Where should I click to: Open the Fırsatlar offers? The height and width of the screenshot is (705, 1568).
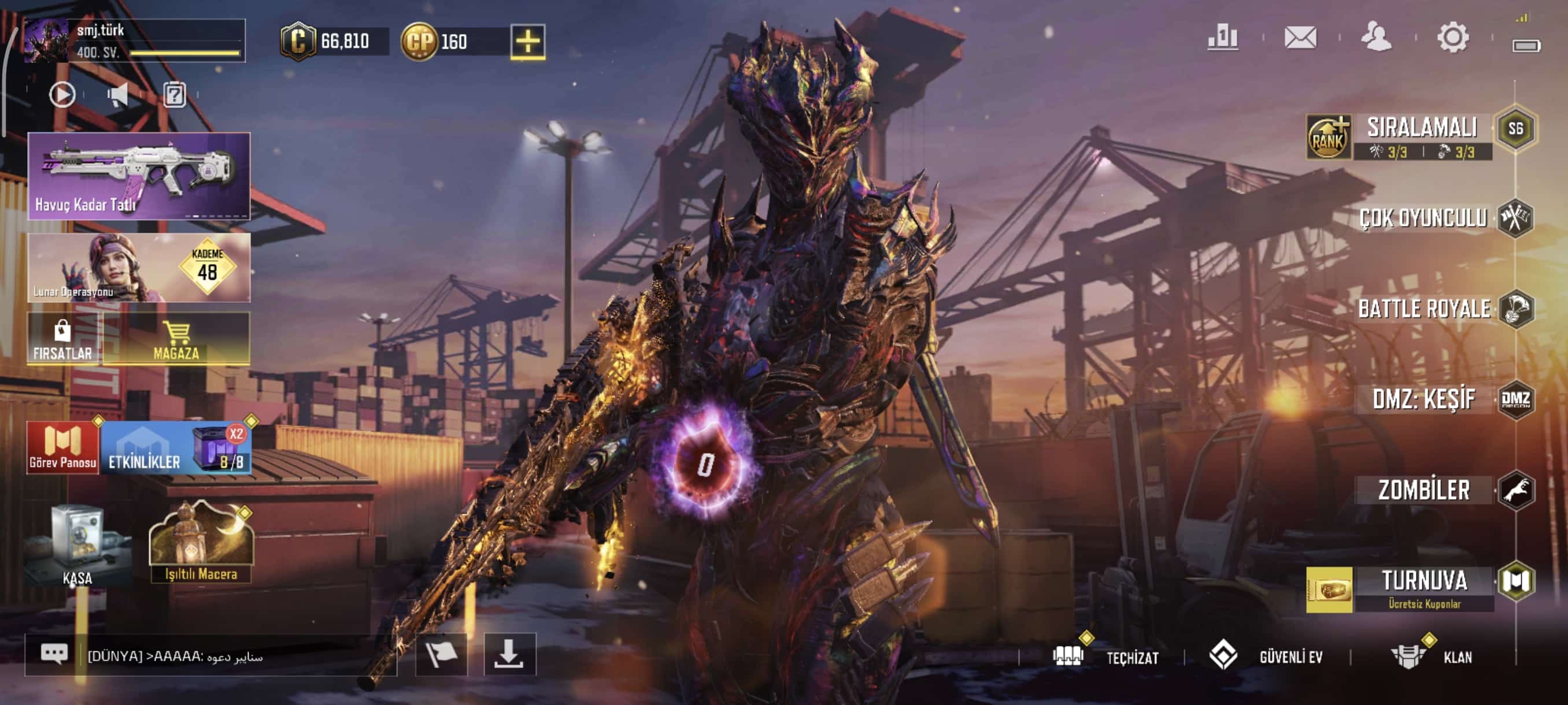(62, 339)
